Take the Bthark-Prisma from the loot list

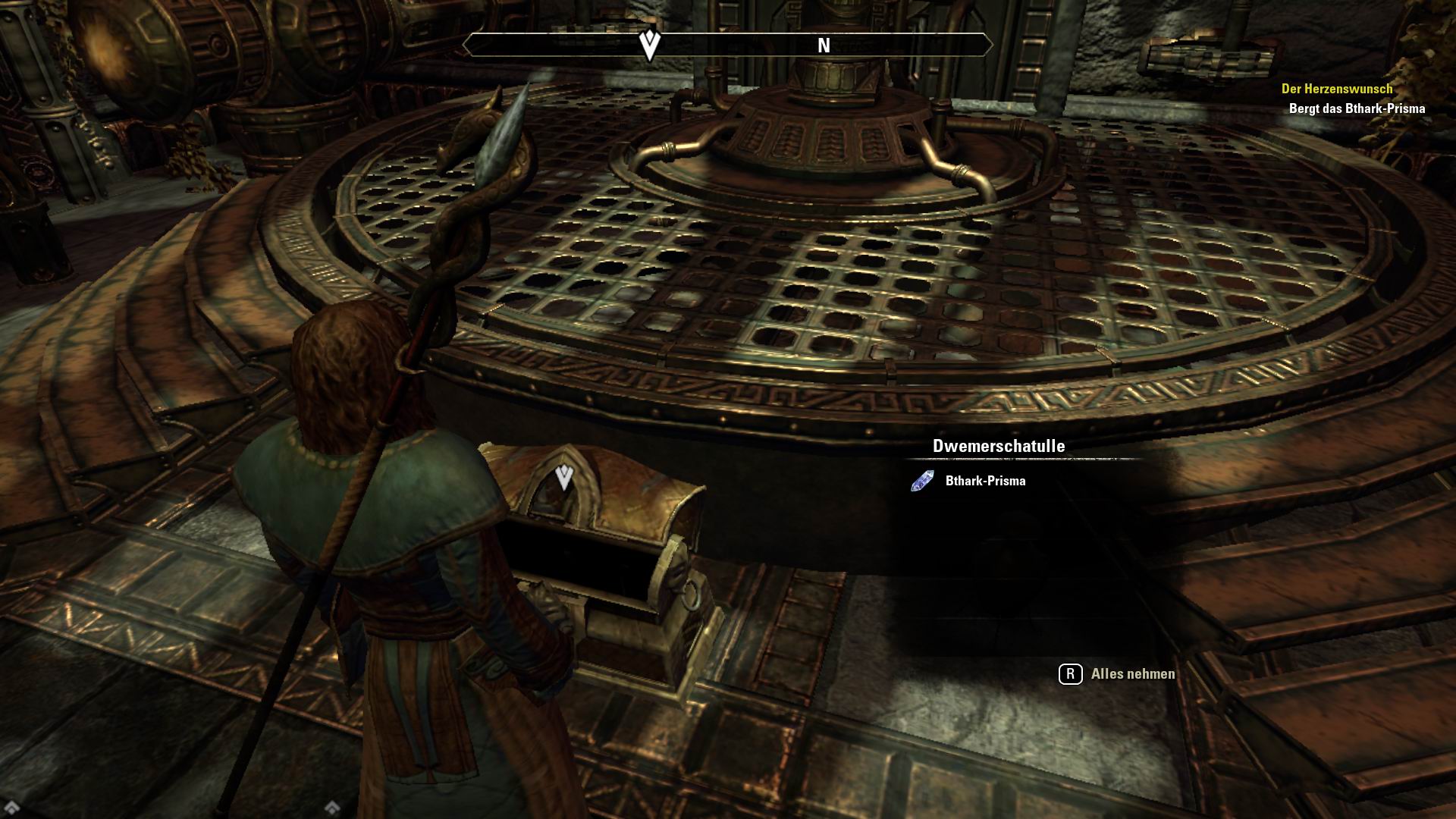click(x=984, y=481)
